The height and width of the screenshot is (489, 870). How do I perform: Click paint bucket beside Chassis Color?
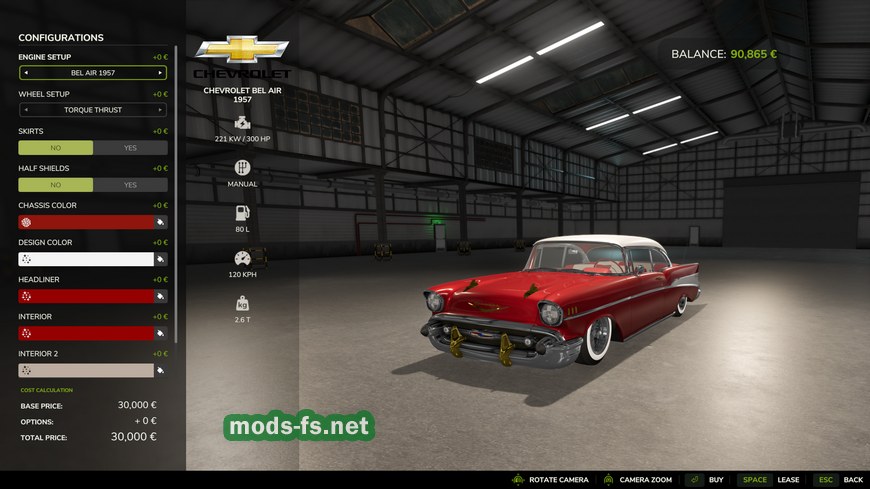[x=161, y=222]
